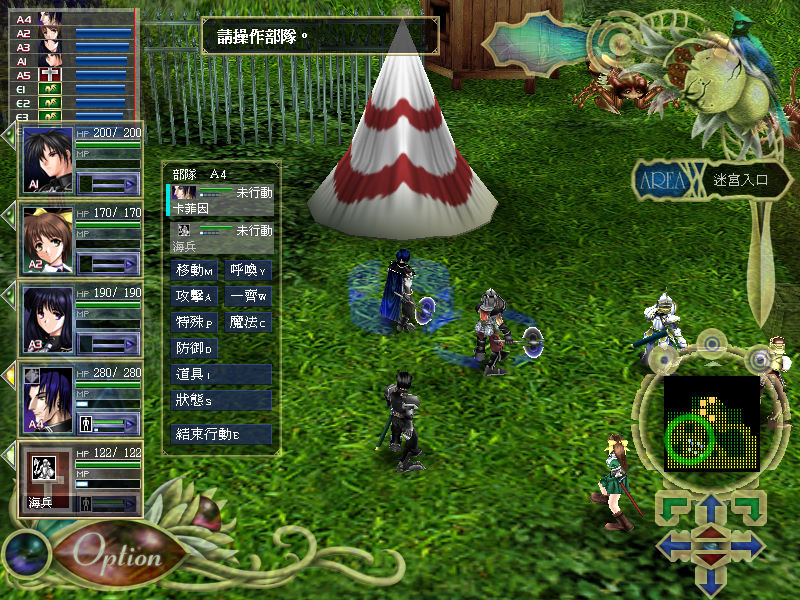This screenshot has width=800, height=600.
Task: Choose the 移動 (Move) command
Action: pos(195,271)
